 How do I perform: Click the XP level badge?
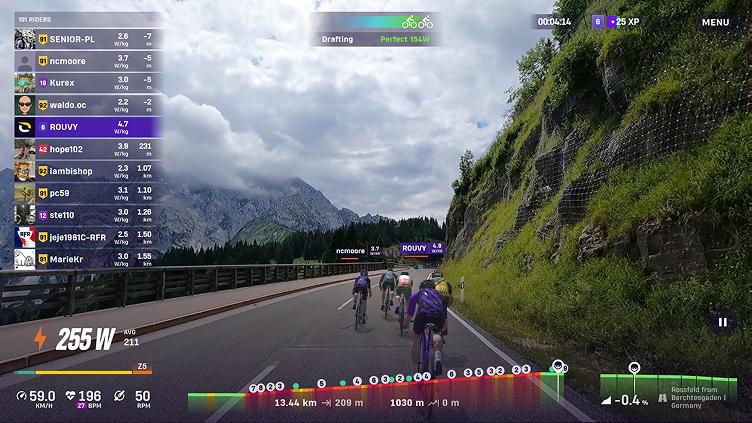coord(616,22)
